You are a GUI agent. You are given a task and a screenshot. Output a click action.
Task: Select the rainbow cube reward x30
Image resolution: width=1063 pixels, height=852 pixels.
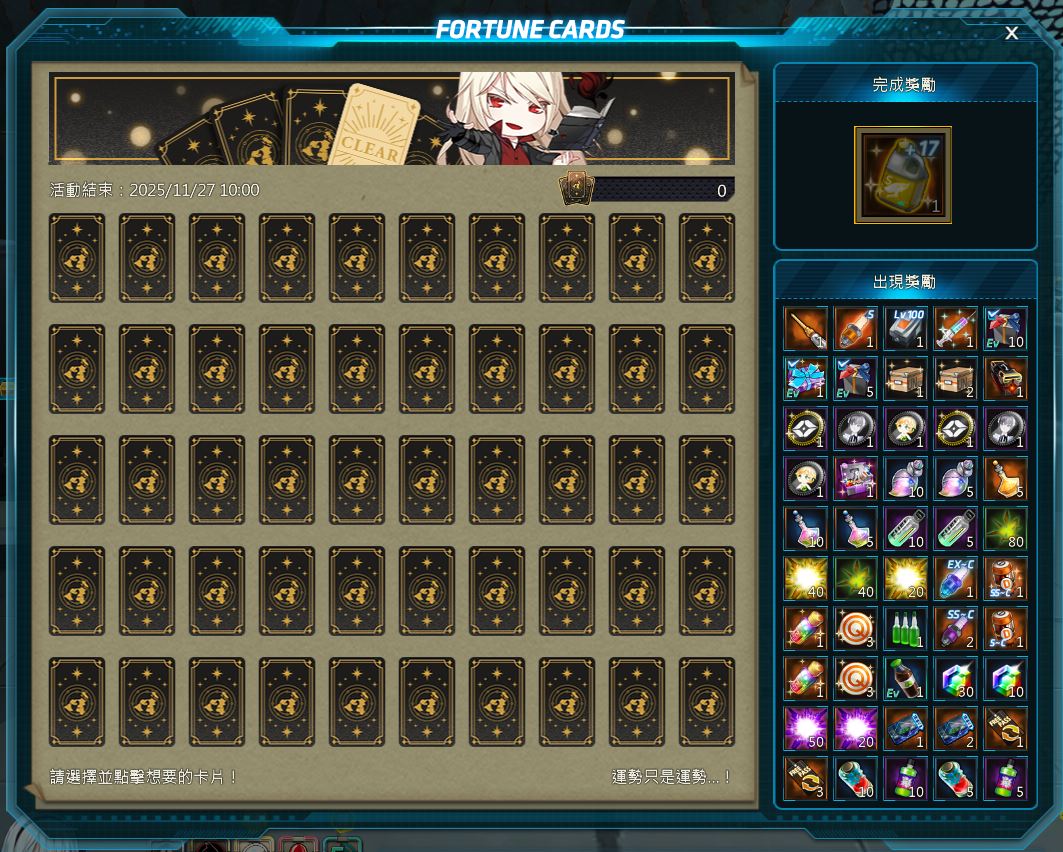[x=955, y=678]
